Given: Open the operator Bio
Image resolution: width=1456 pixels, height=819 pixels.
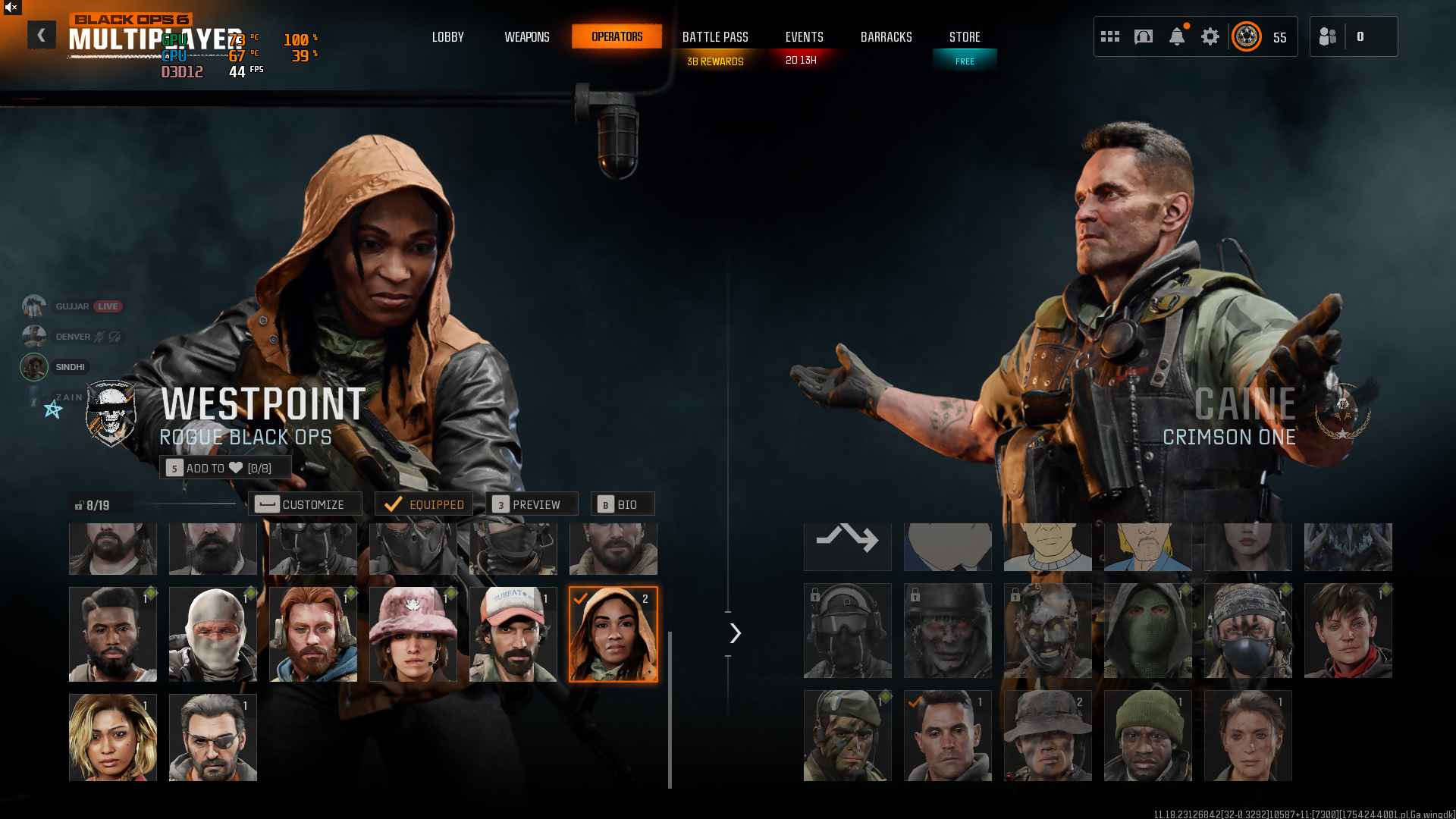Looking at the screenshot, I should click(622, 504).
